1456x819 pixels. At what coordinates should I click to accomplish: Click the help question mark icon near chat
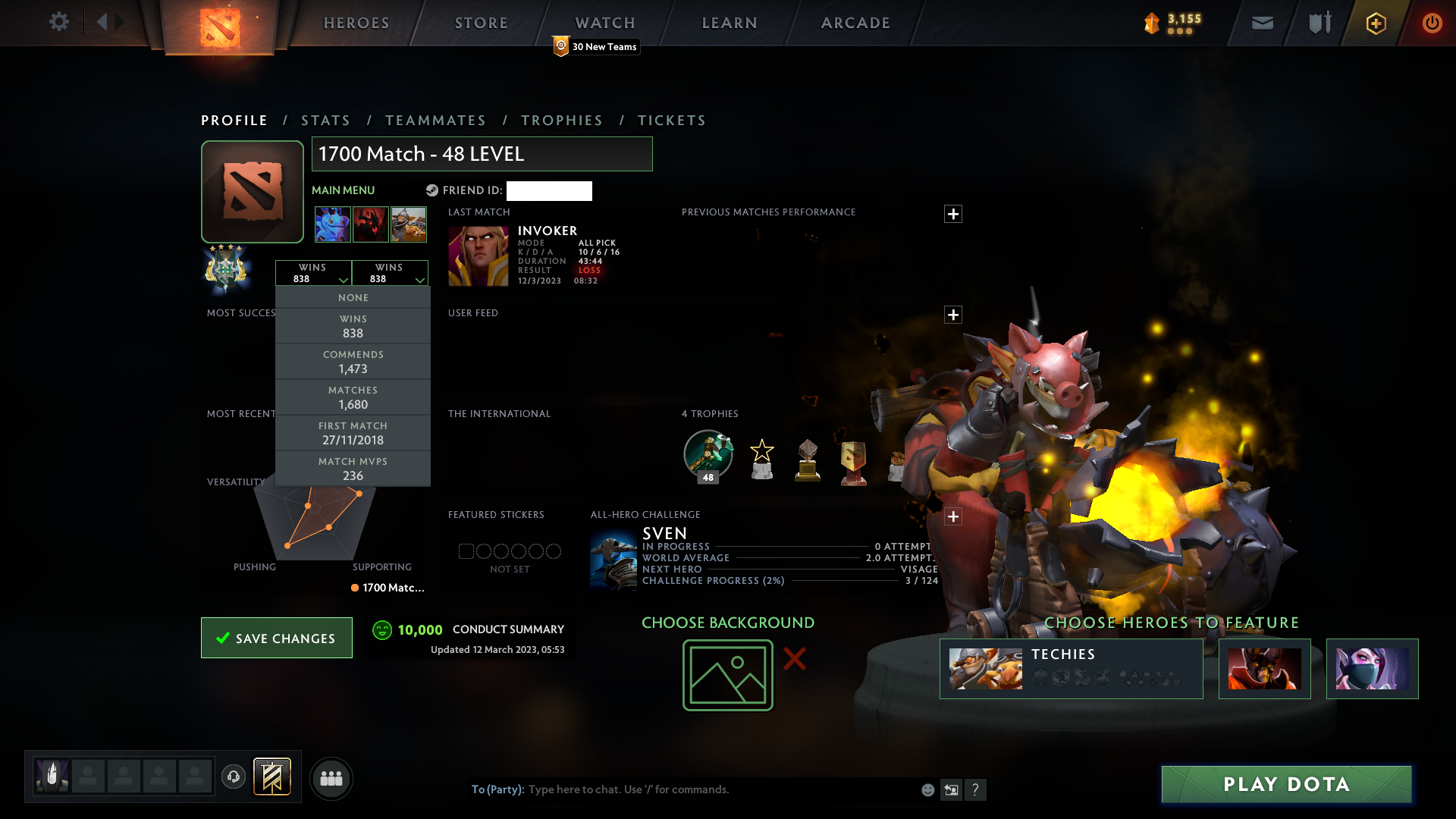[x=976, y=789]
